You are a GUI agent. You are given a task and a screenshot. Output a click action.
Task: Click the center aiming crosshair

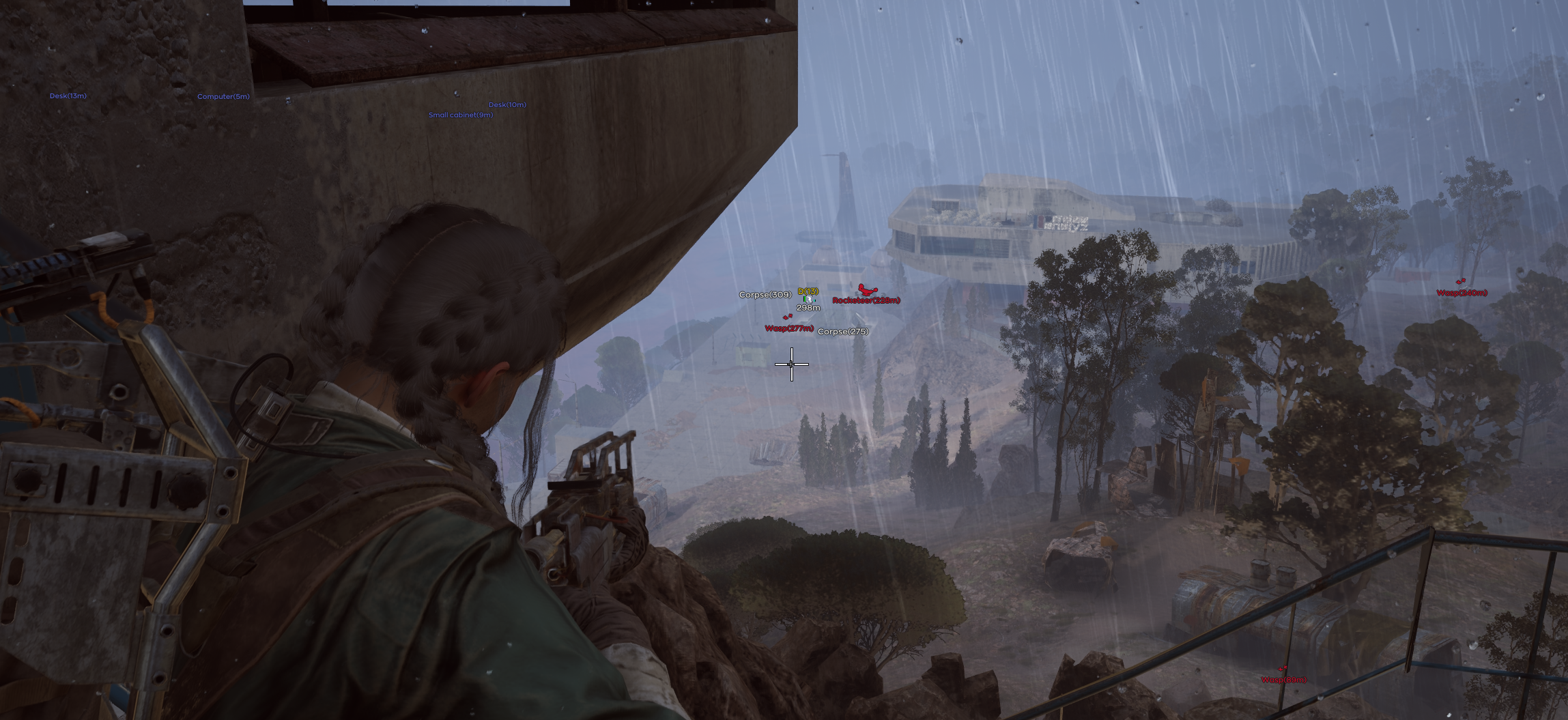(791, 364)
